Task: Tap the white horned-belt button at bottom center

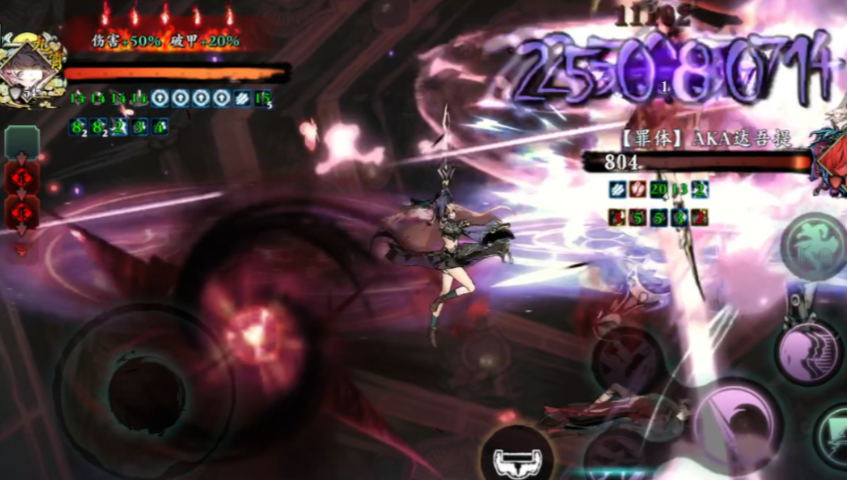Action: coord(518,456)
